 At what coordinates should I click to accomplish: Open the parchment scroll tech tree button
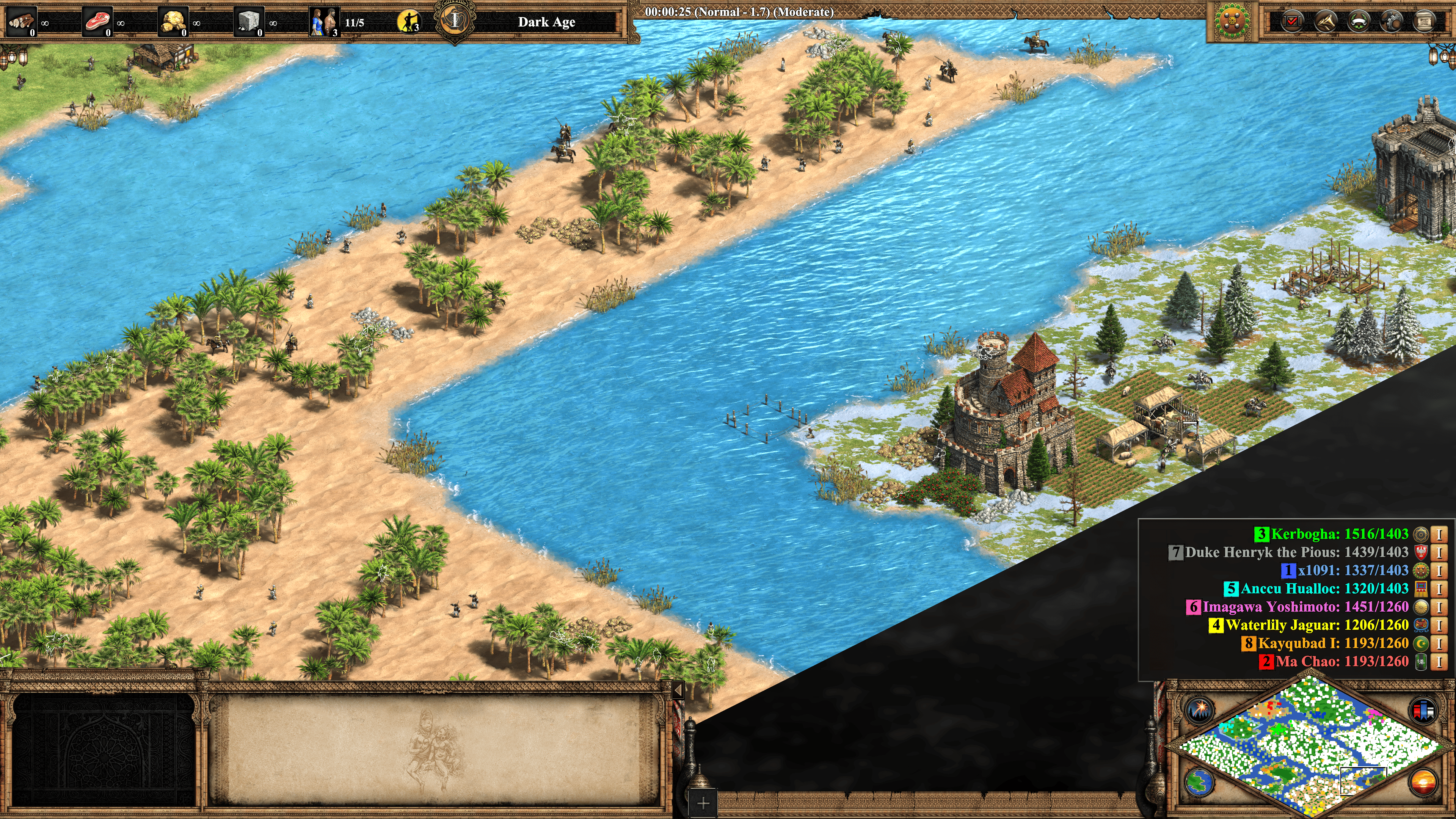pos(1424,22)
